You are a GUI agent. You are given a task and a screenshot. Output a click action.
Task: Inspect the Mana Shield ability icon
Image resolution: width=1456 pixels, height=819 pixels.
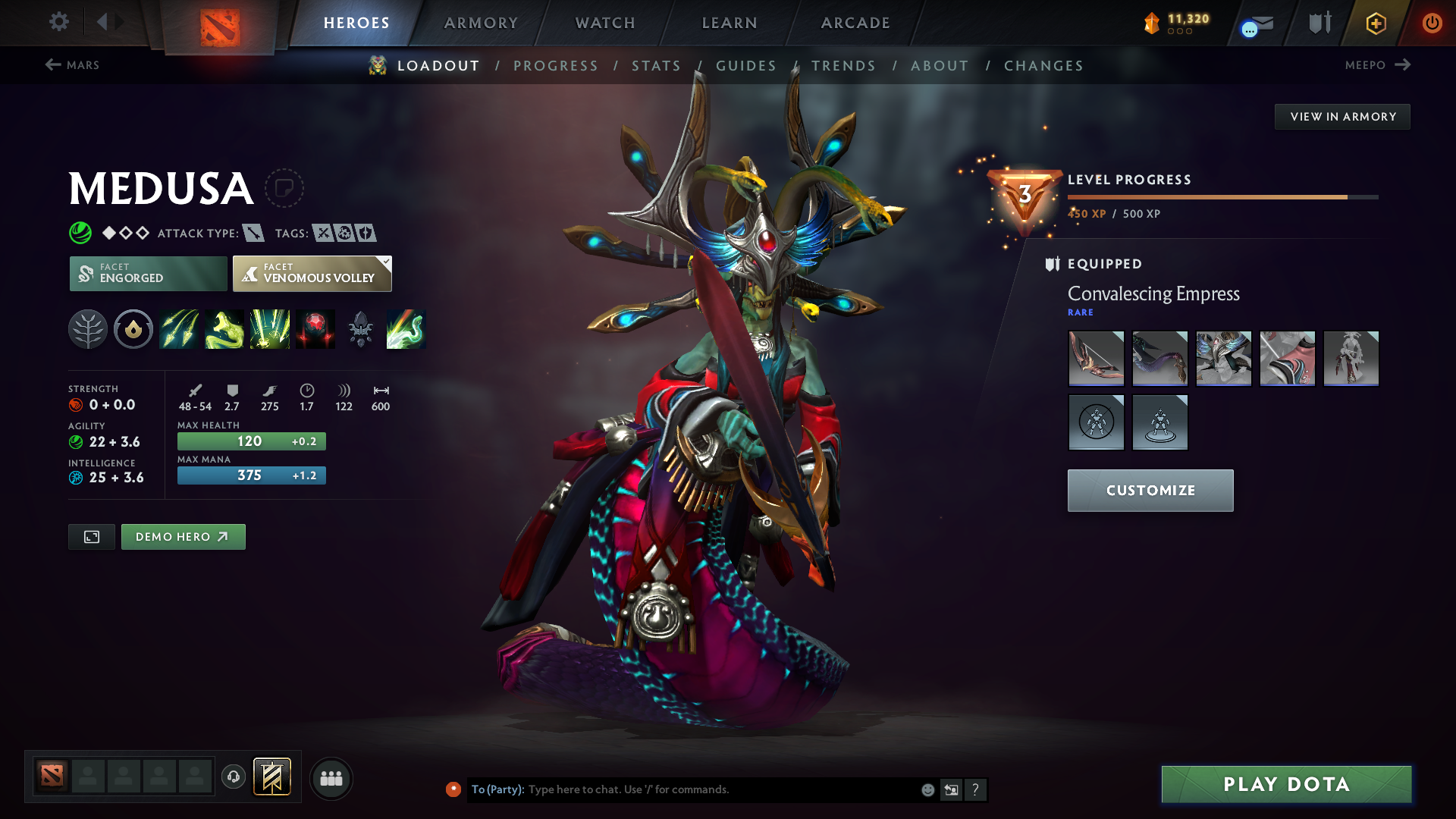click(315, 329)
